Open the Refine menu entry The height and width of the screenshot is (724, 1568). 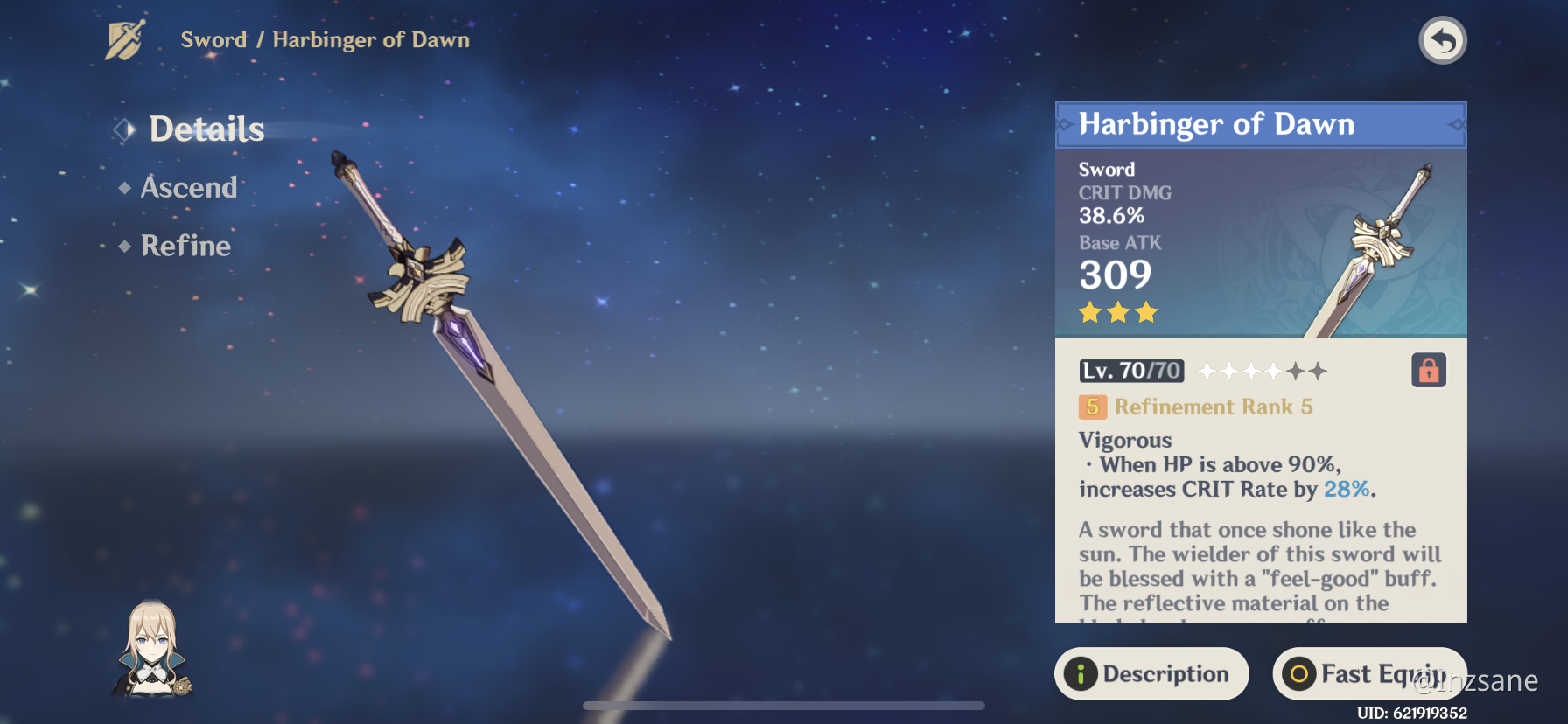click(x=185, y=246)
